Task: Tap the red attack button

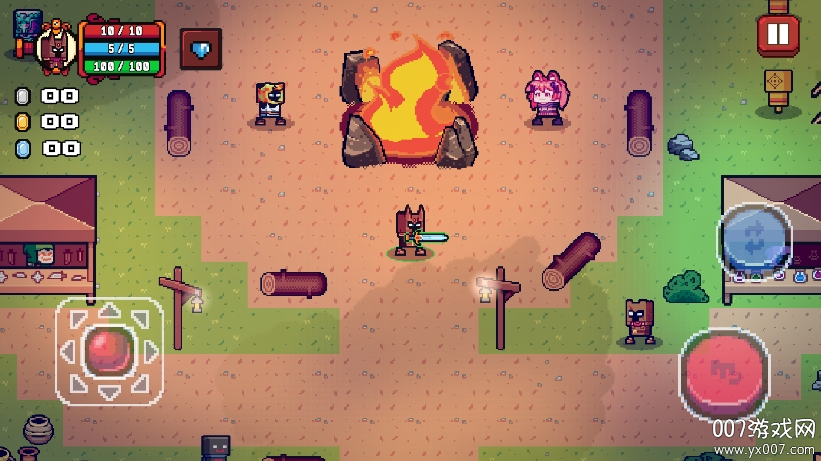Action: point(725,368)
